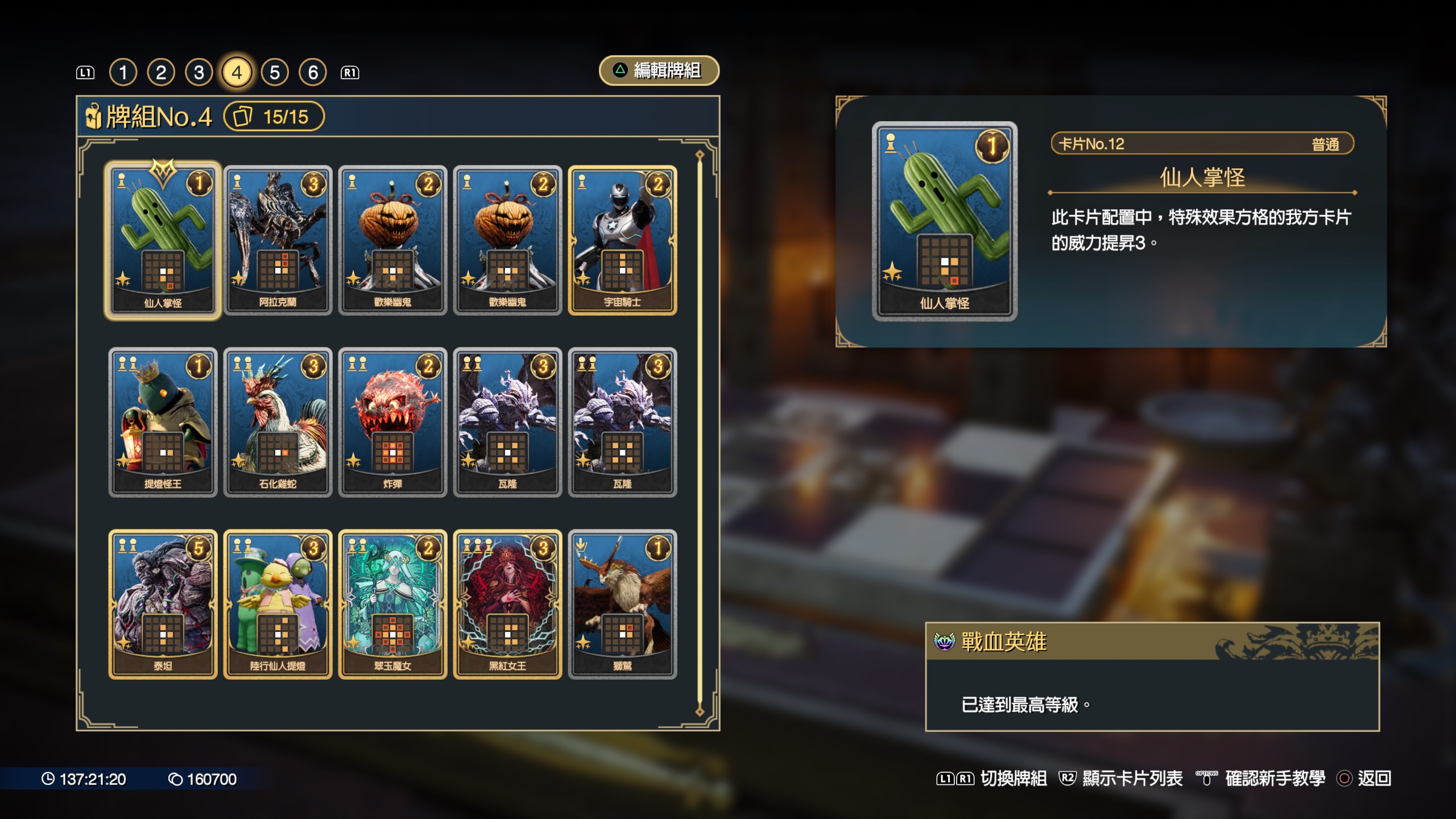Open the 編輯牌組 edit deck button
This screenshot has height=819, width=1456.
659,71
